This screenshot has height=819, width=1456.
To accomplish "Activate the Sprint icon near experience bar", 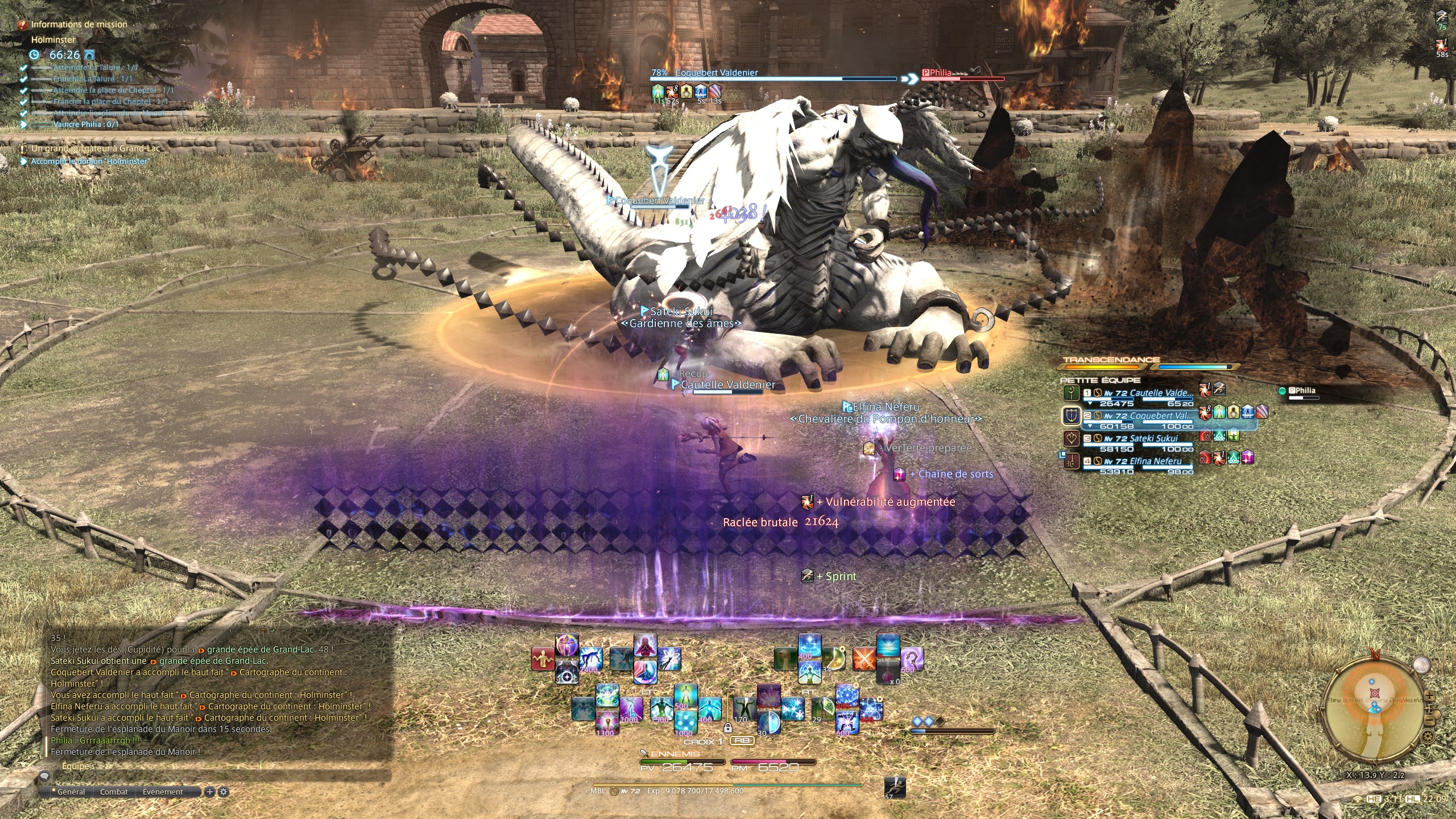I will pyautogui.click(x=895, y=787).
